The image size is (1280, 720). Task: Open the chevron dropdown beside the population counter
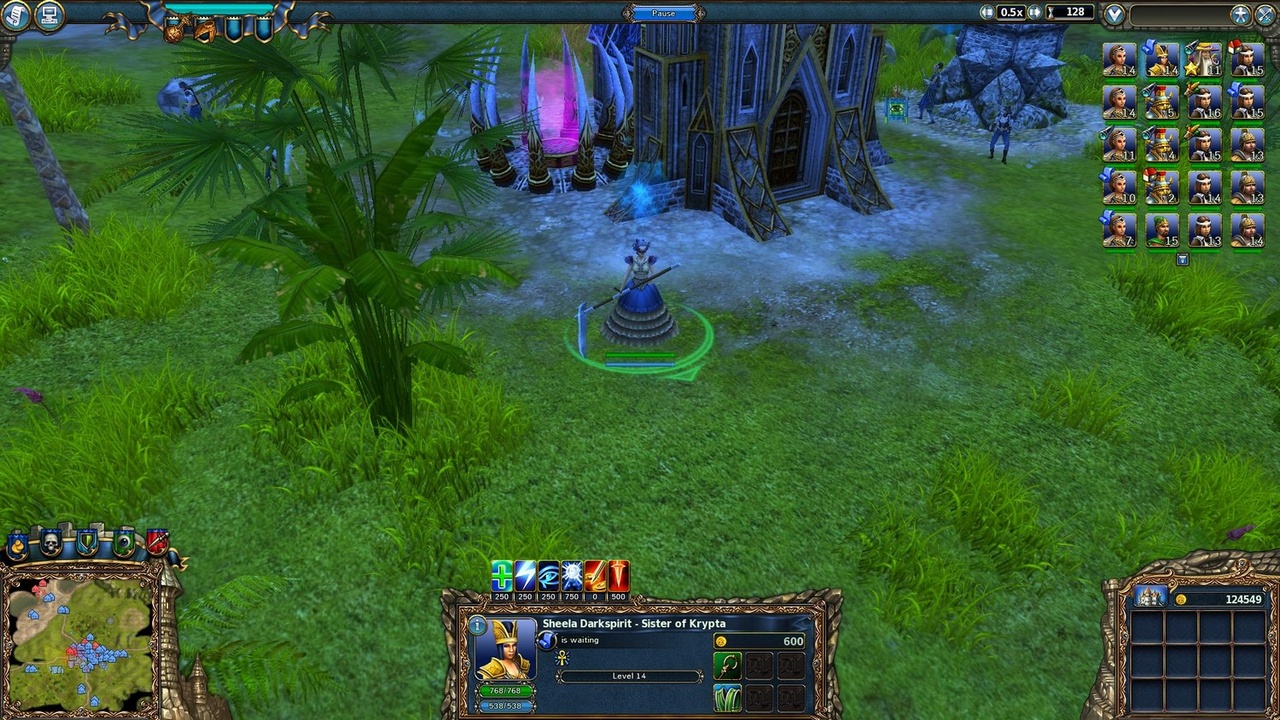tap(1112, 13)
